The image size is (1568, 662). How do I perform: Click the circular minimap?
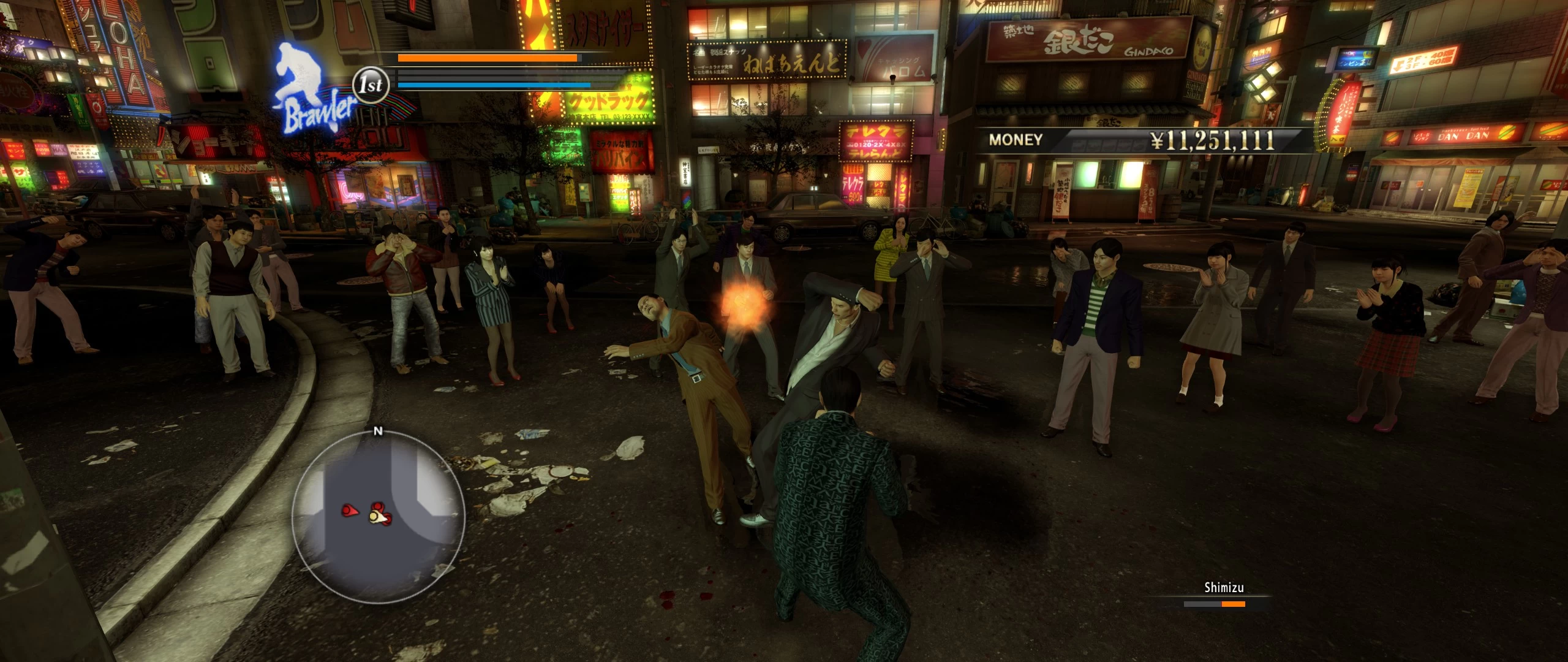(x=378, y=517)
